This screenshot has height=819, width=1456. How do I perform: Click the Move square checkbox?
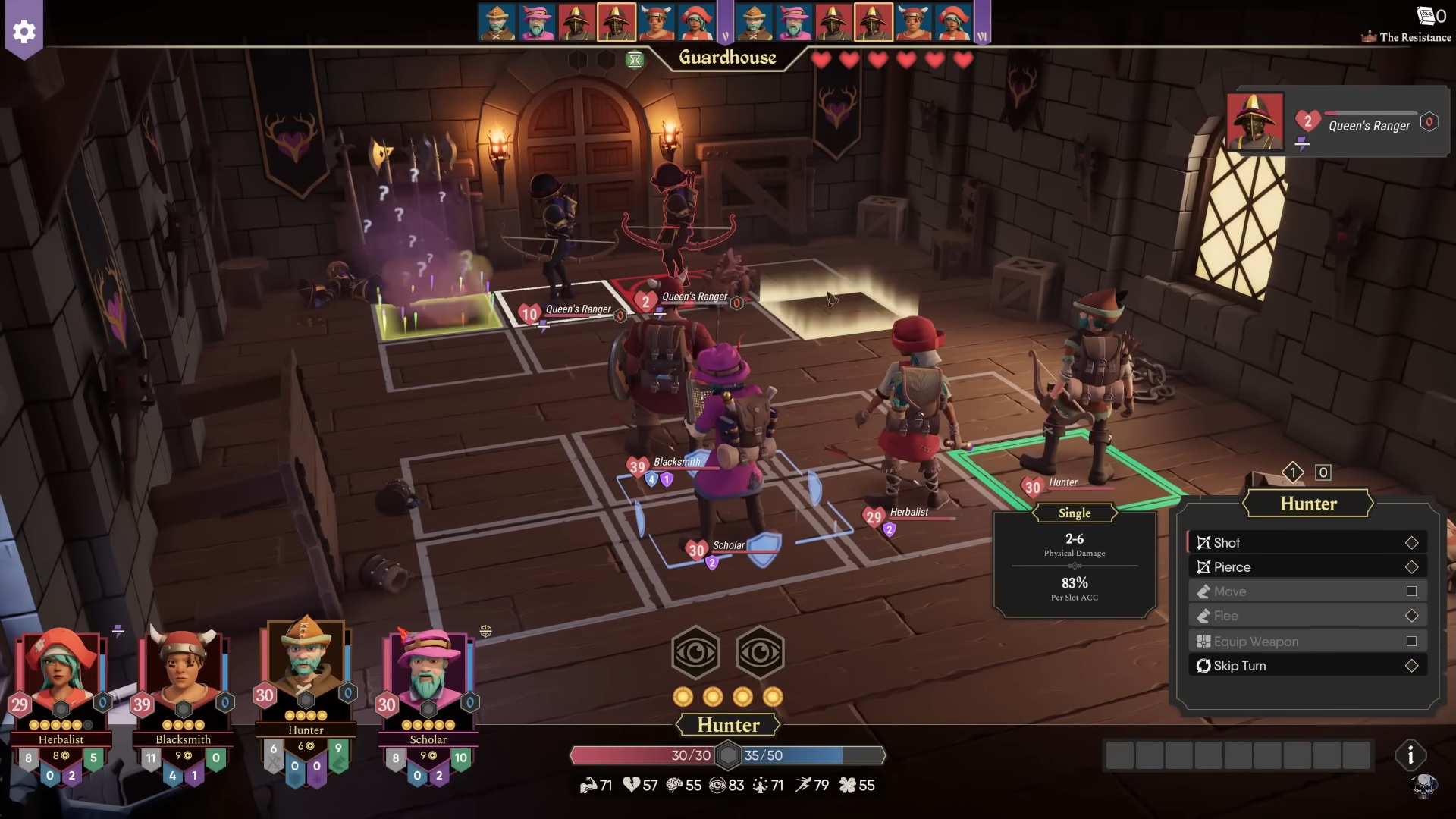coord(1410,591)
